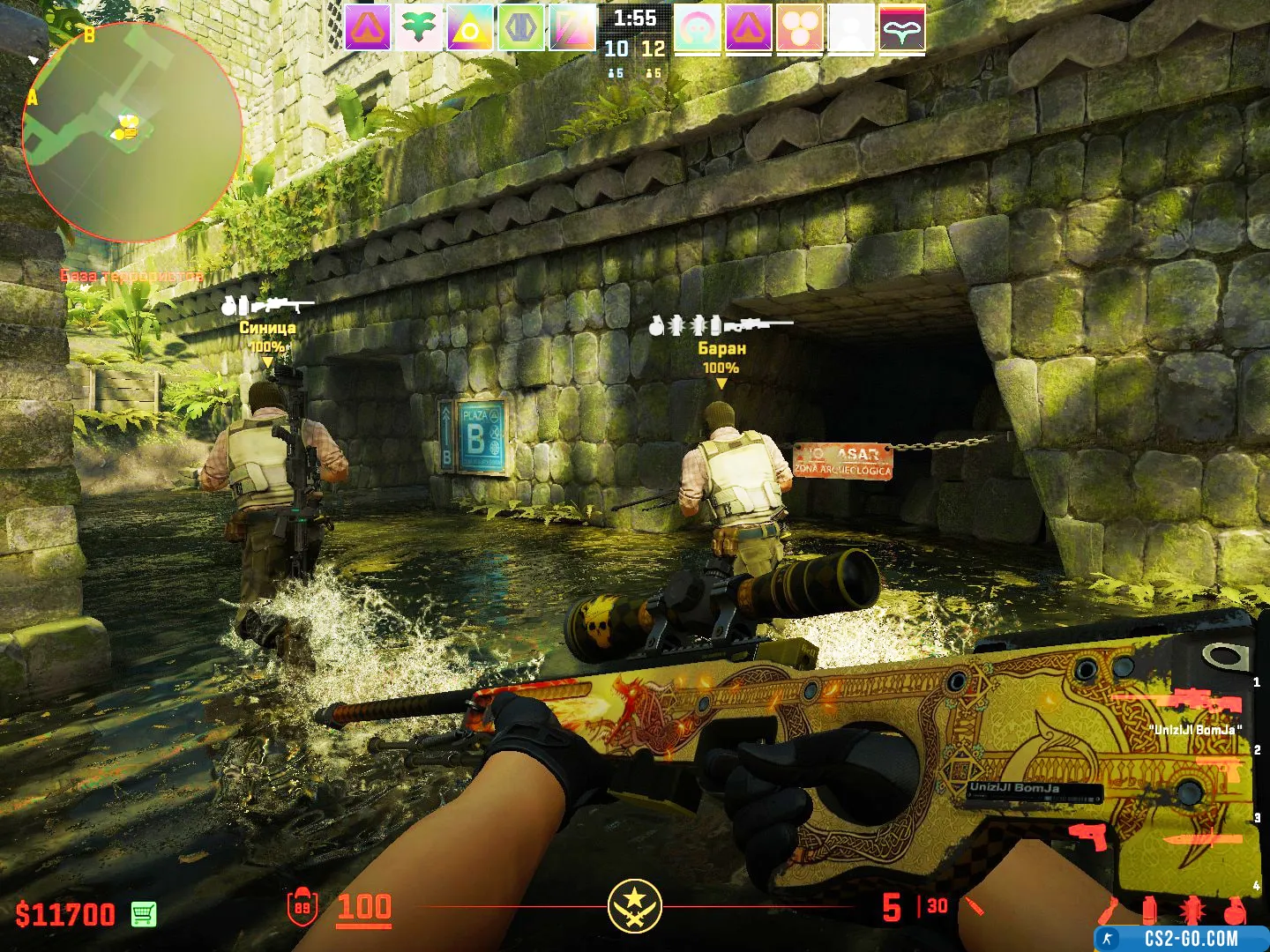
Task: Click the green palm leaf player avatar
Action: click(419, 27)
